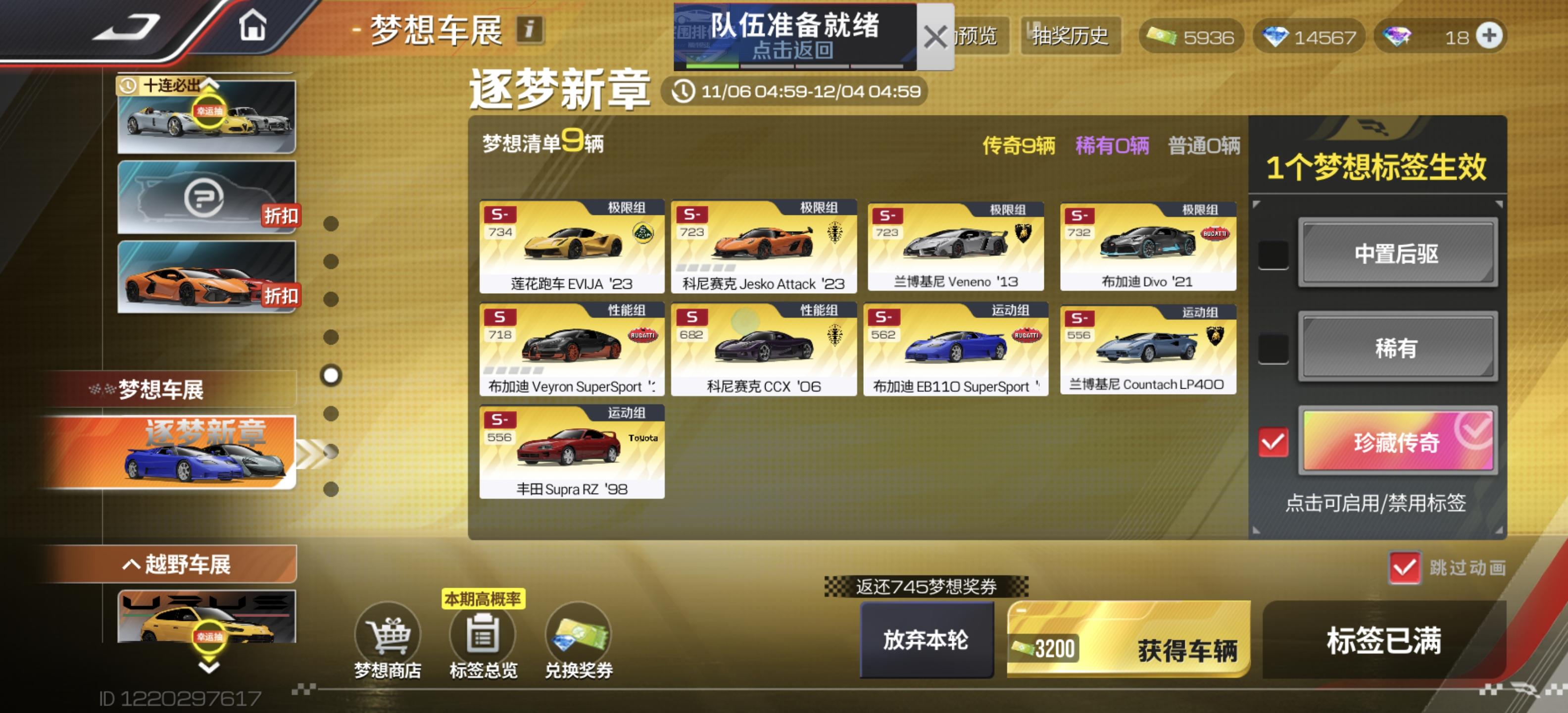1568x713 pixels.
Task: Open the 标签总览 panel
Action: pyautogui.click(x=484, y=637)
